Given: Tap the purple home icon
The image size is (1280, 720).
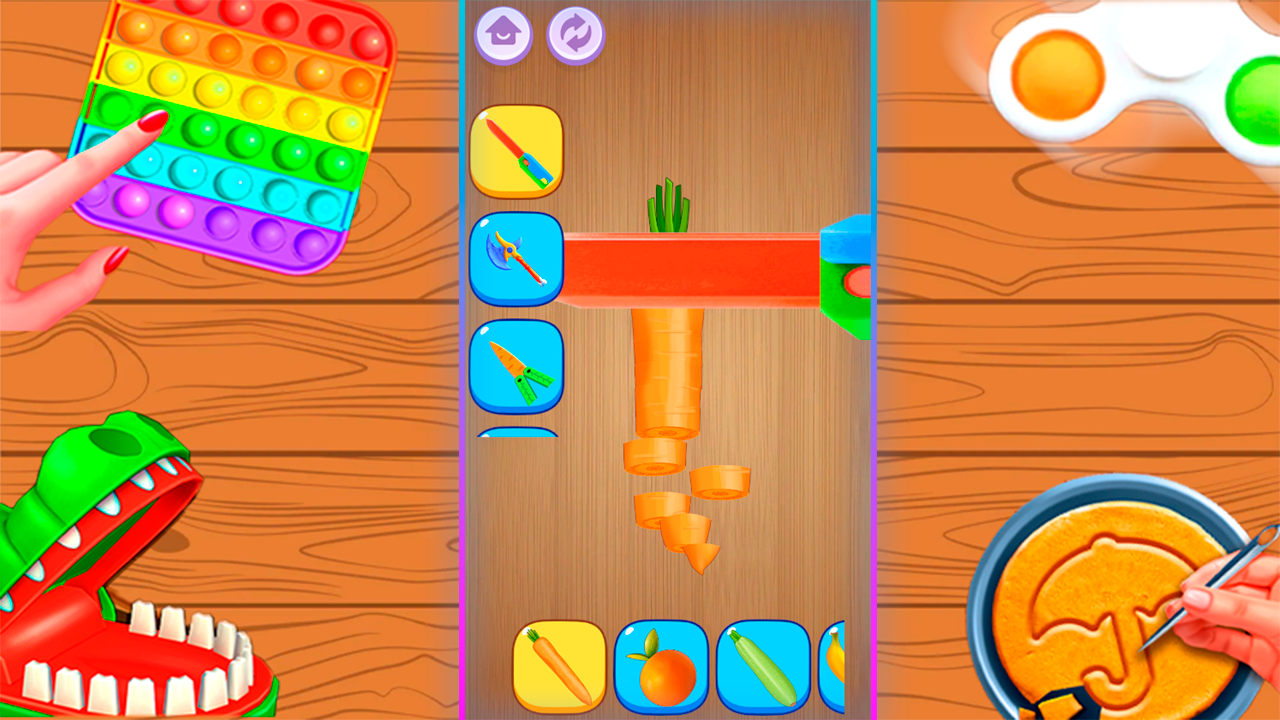Looking at the screenshot, I should 504,33.
